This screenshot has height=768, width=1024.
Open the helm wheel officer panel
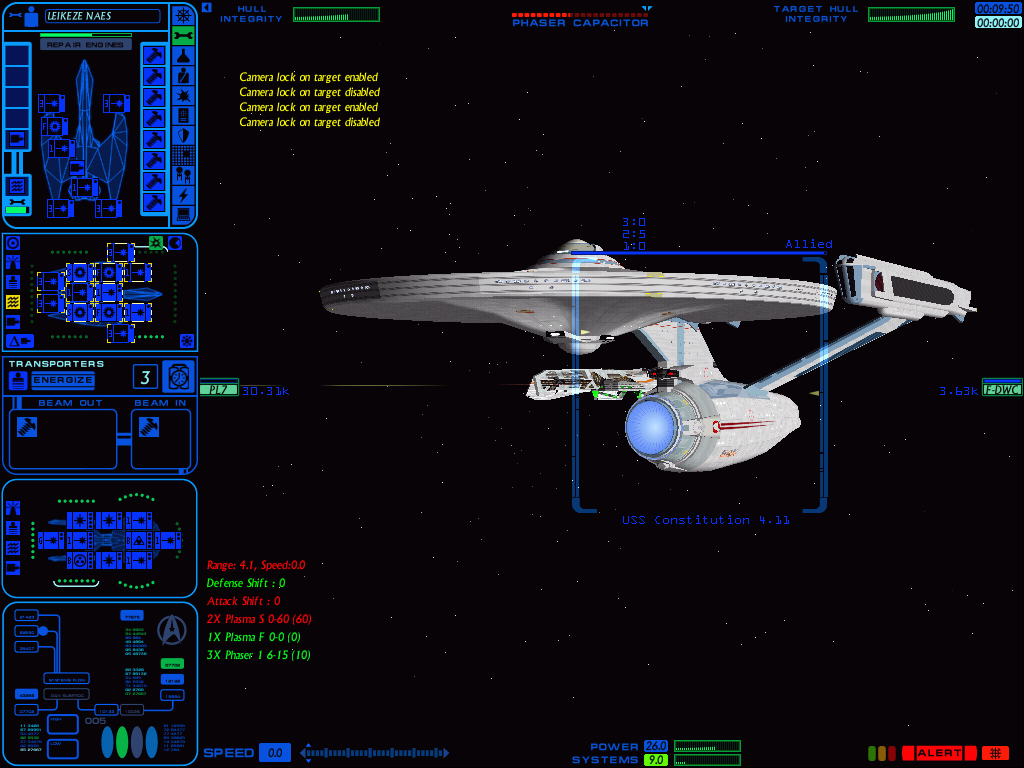183,15
